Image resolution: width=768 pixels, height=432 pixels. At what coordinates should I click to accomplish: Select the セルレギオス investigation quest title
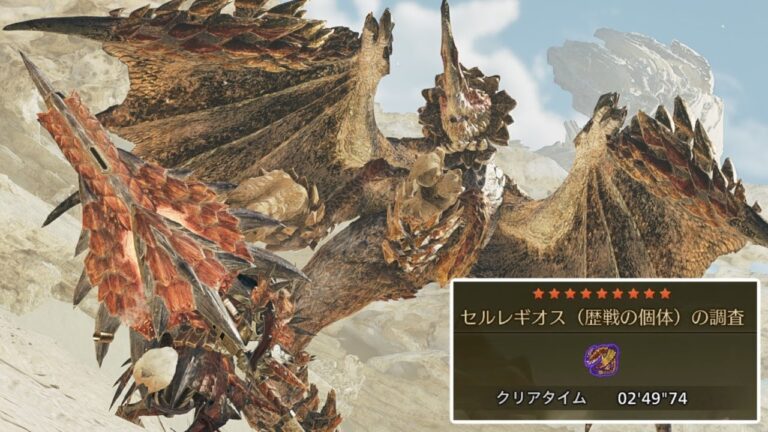pyautogui.click(x=601, y=319)
